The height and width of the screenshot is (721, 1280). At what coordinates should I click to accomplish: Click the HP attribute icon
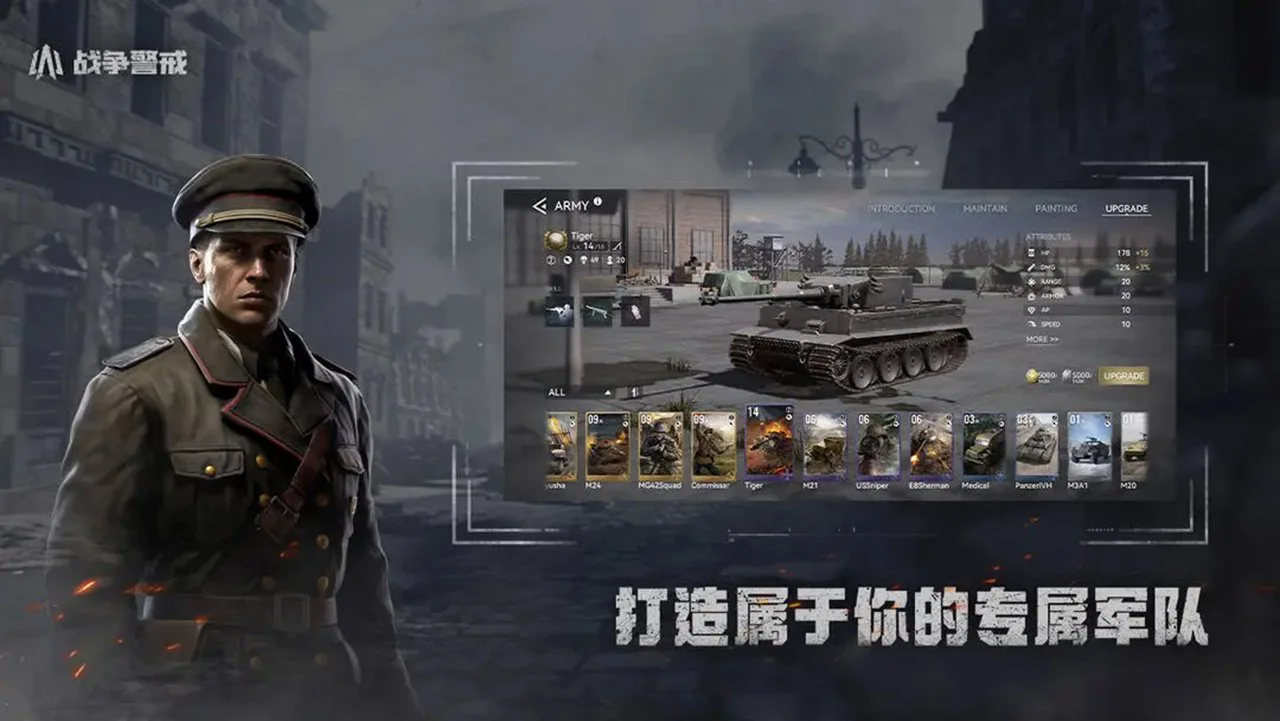[1032, 252]
